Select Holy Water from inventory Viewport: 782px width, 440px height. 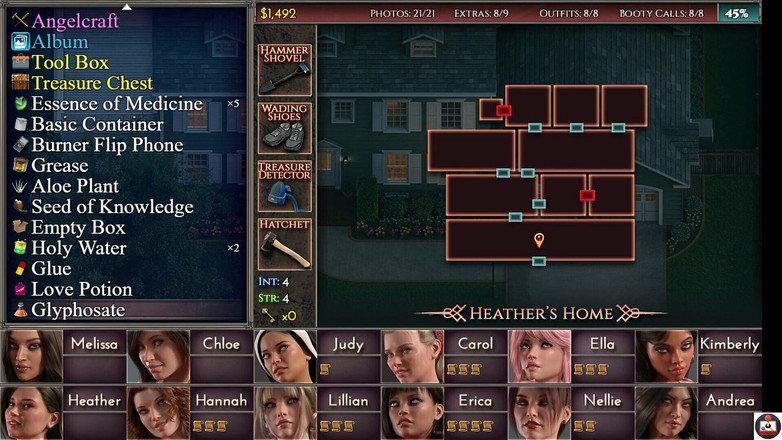tap(78, 248)
